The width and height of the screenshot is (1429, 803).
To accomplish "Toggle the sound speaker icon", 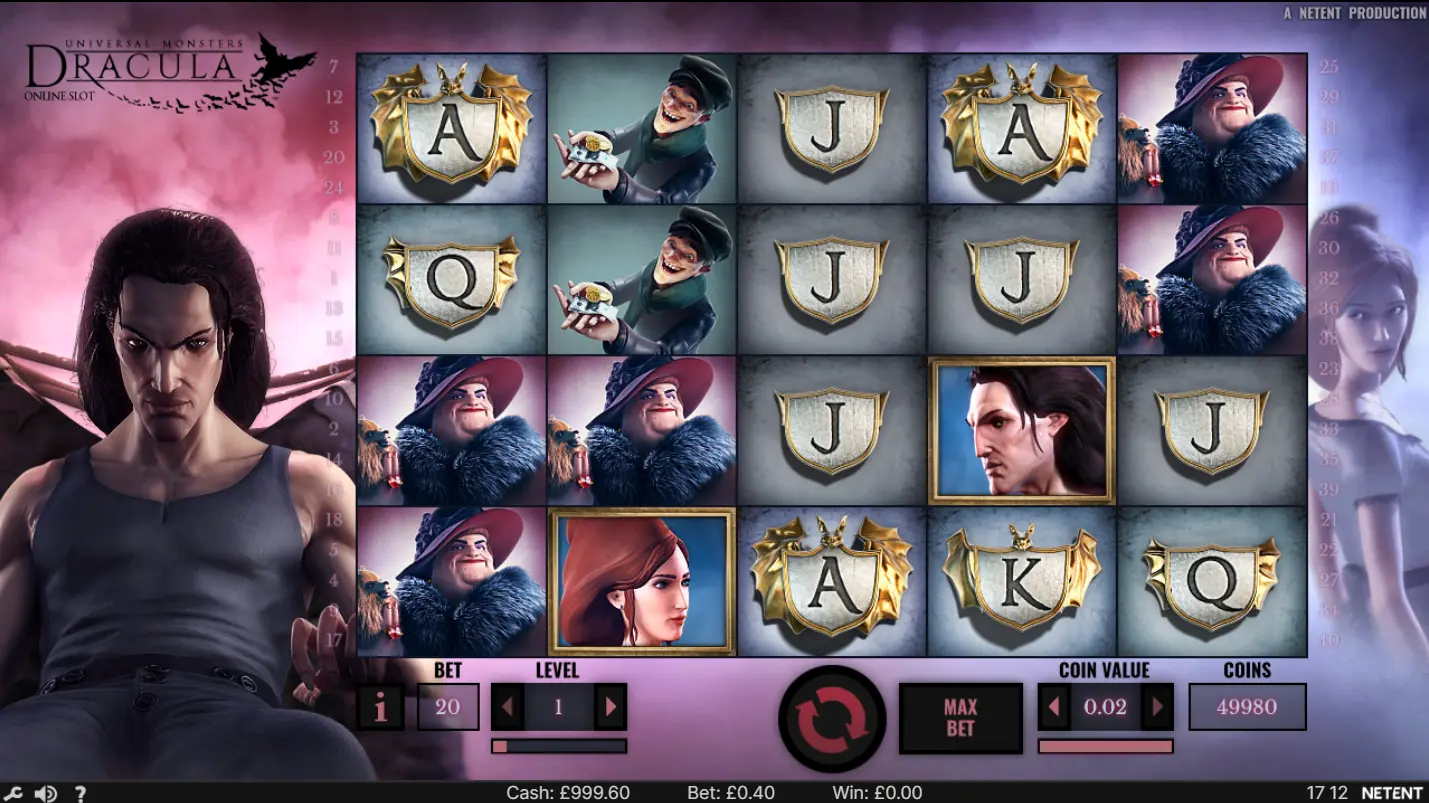I will [45, 794].
